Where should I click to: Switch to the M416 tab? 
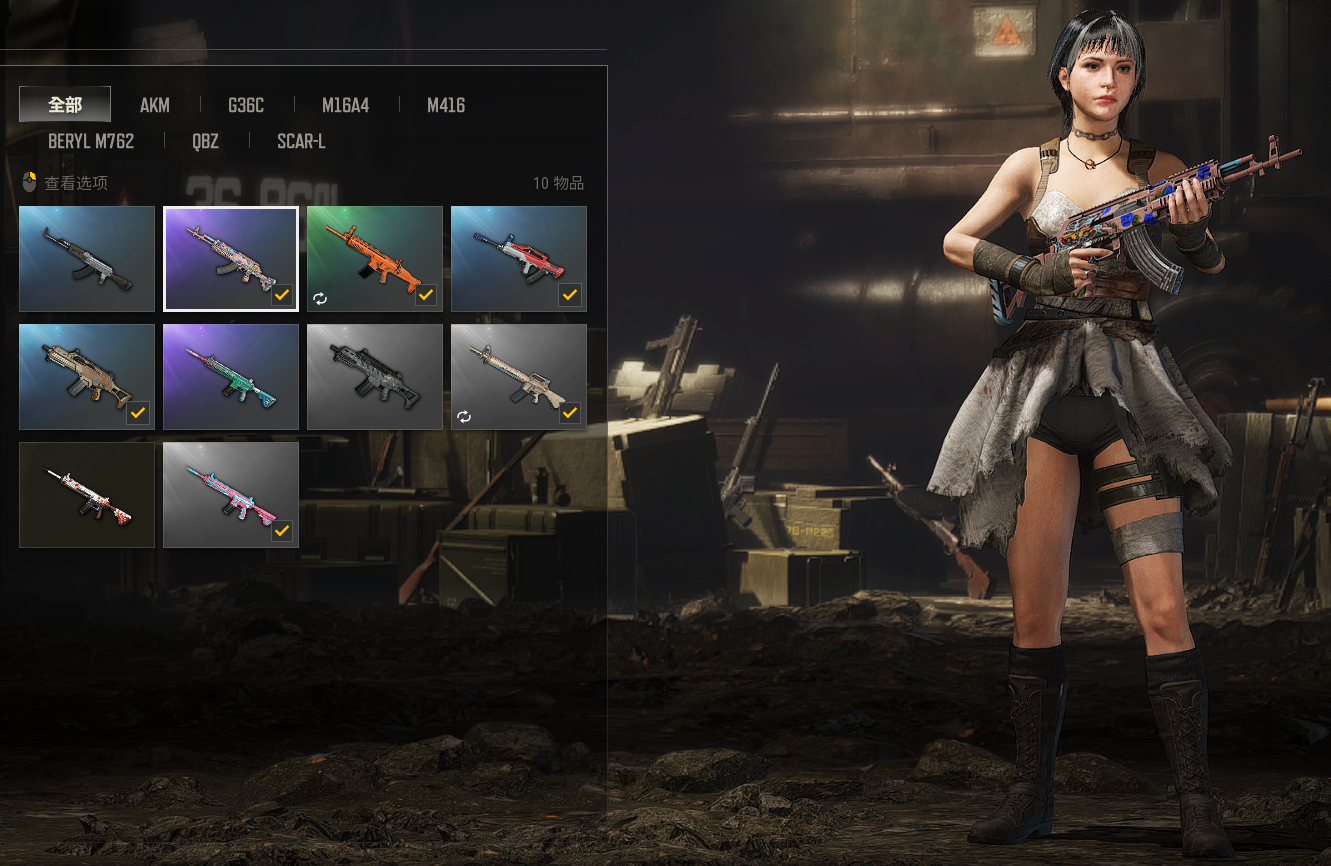tap(445, 105)
